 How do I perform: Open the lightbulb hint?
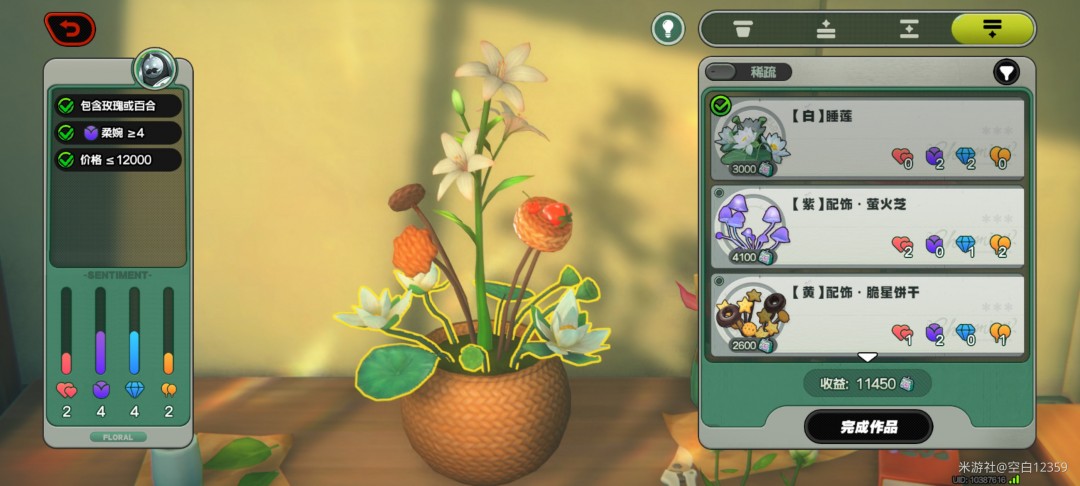coord(668,28)
